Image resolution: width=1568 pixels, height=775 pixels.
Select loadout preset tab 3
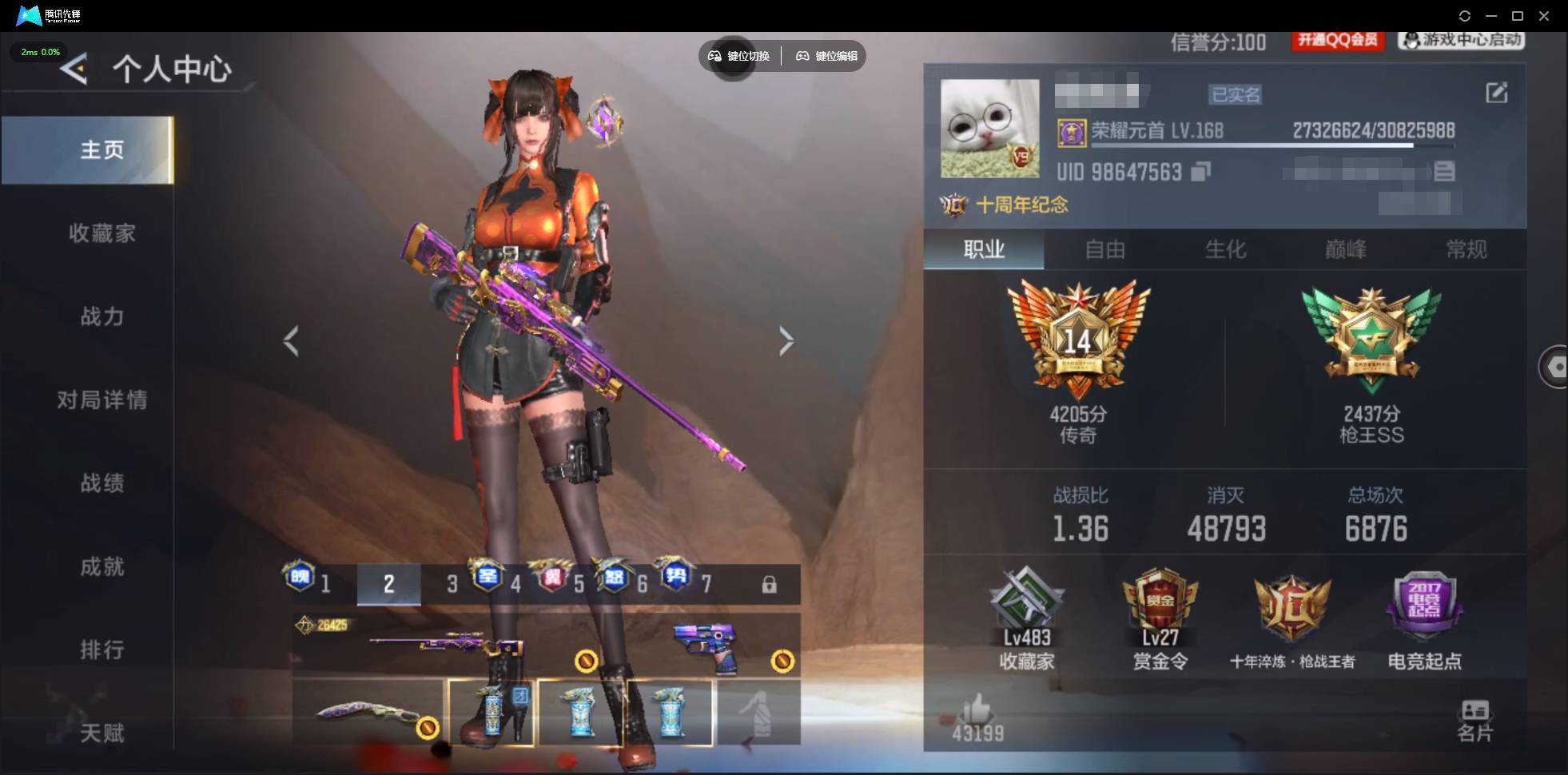pyautogui.click(x=450, y=584)
